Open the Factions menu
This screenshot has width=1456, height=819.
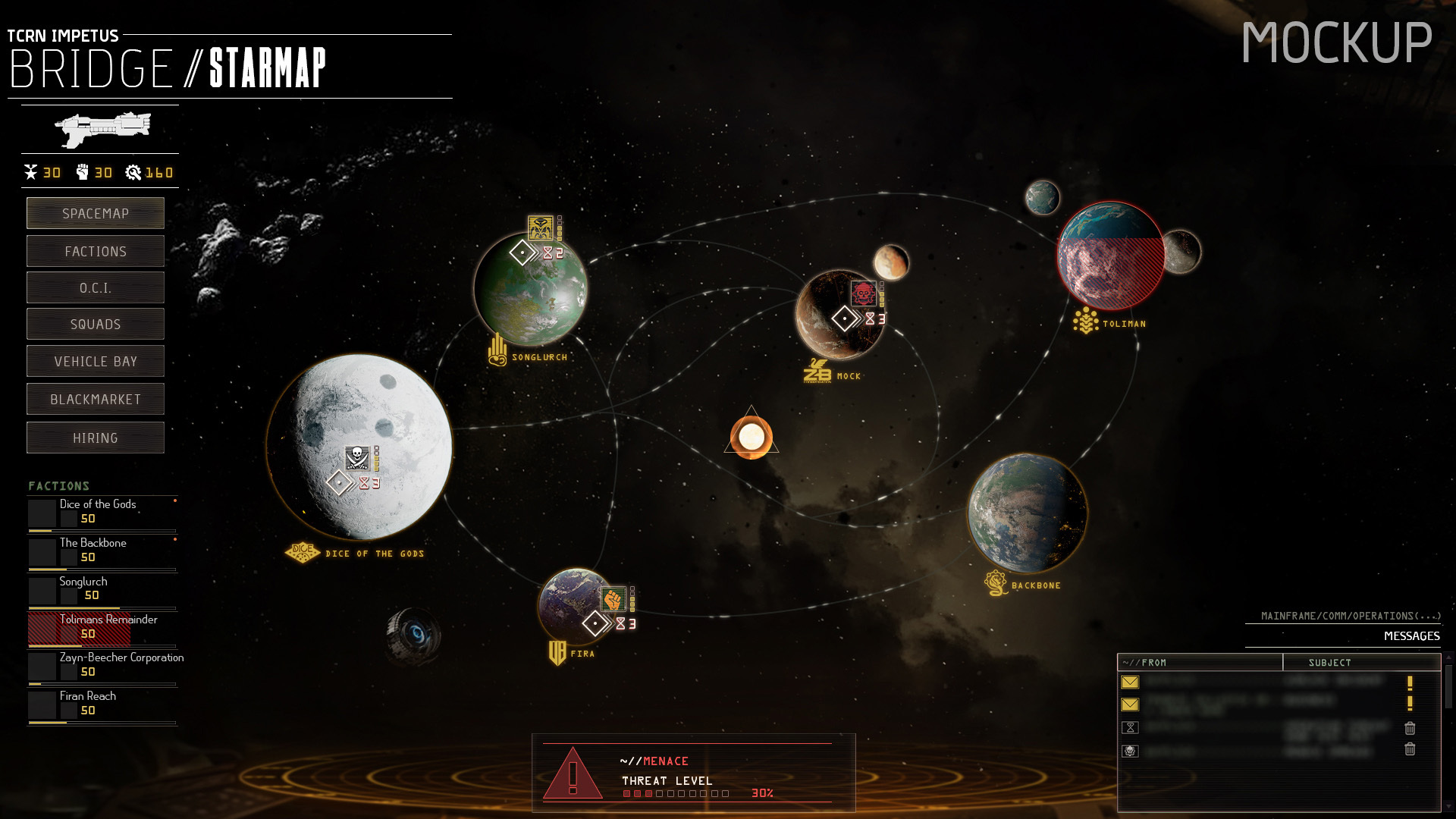coord(96,251)
